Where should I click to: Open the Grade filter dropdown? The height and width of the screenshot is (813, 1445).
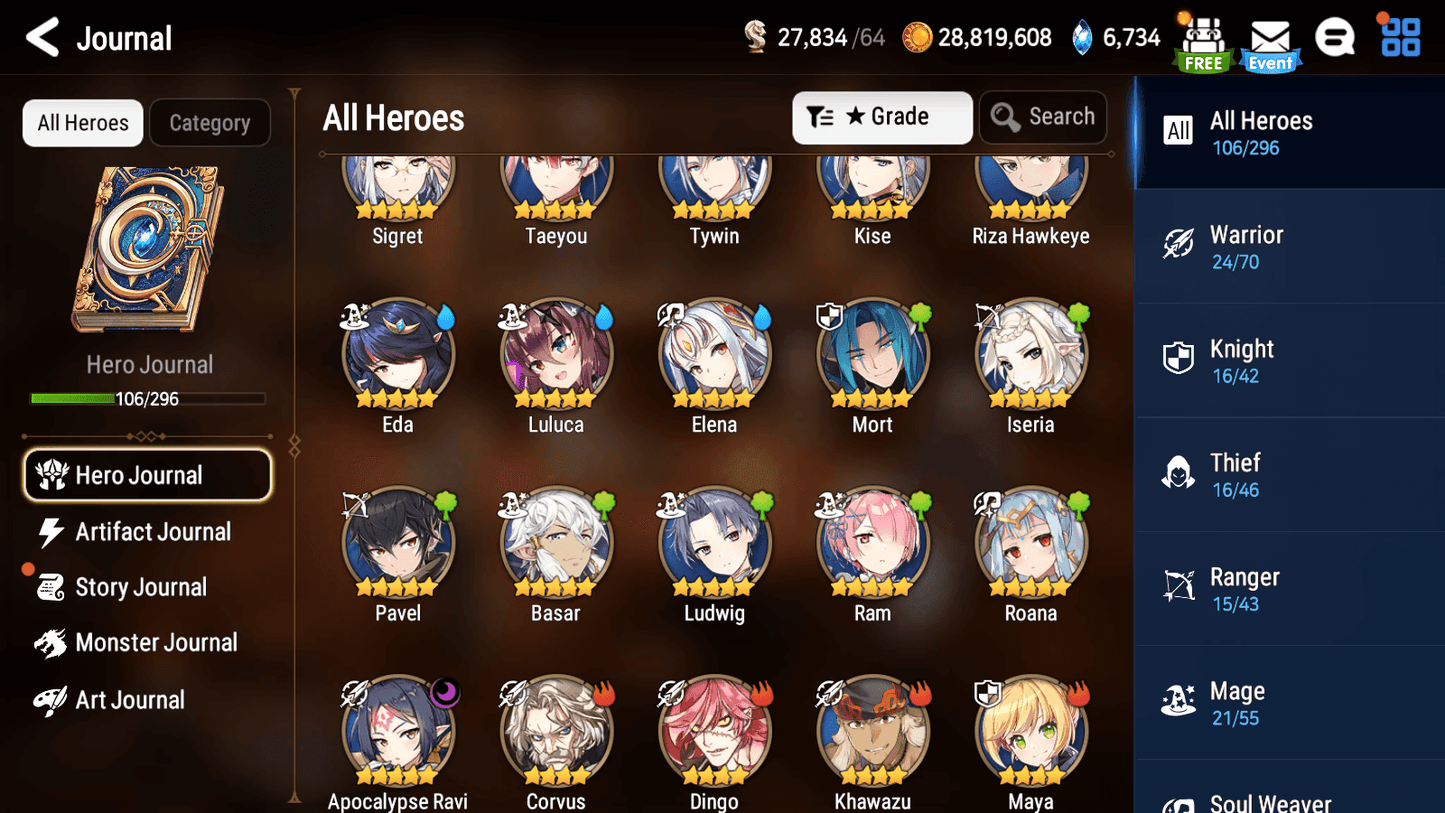[x=882, y=117]
